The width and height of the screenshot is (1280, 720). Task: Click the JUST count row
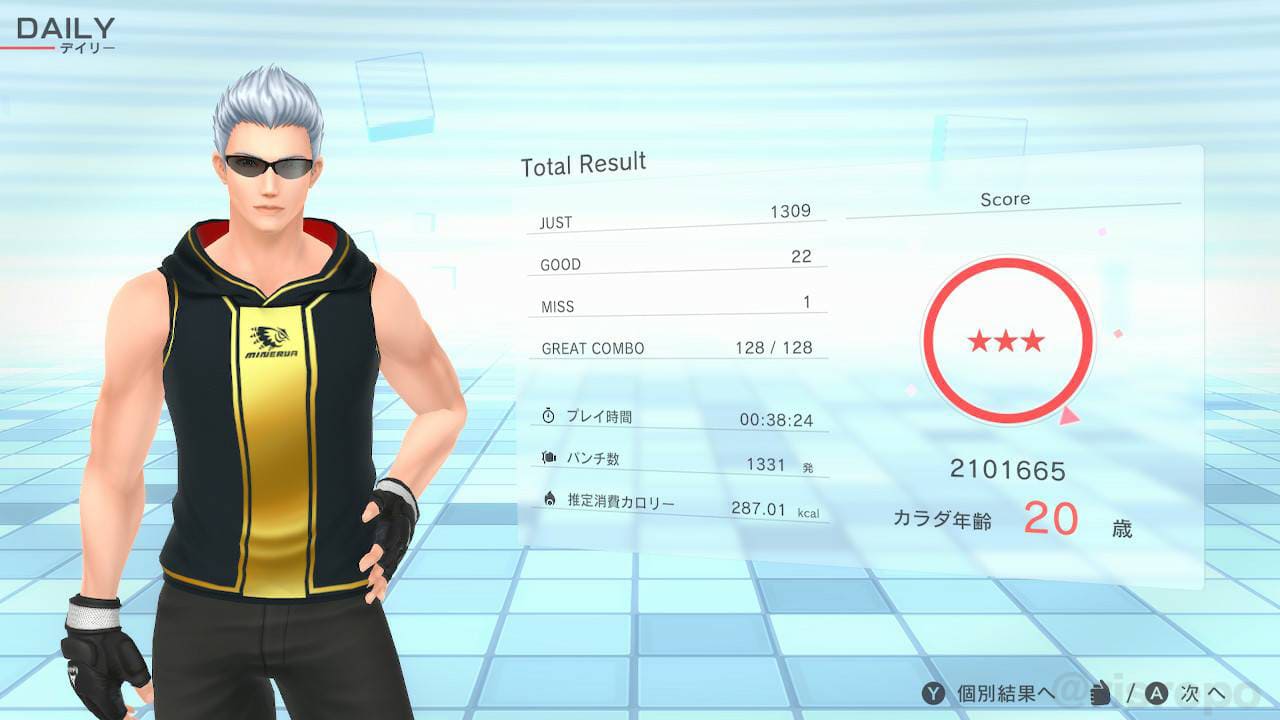(670, 218)
